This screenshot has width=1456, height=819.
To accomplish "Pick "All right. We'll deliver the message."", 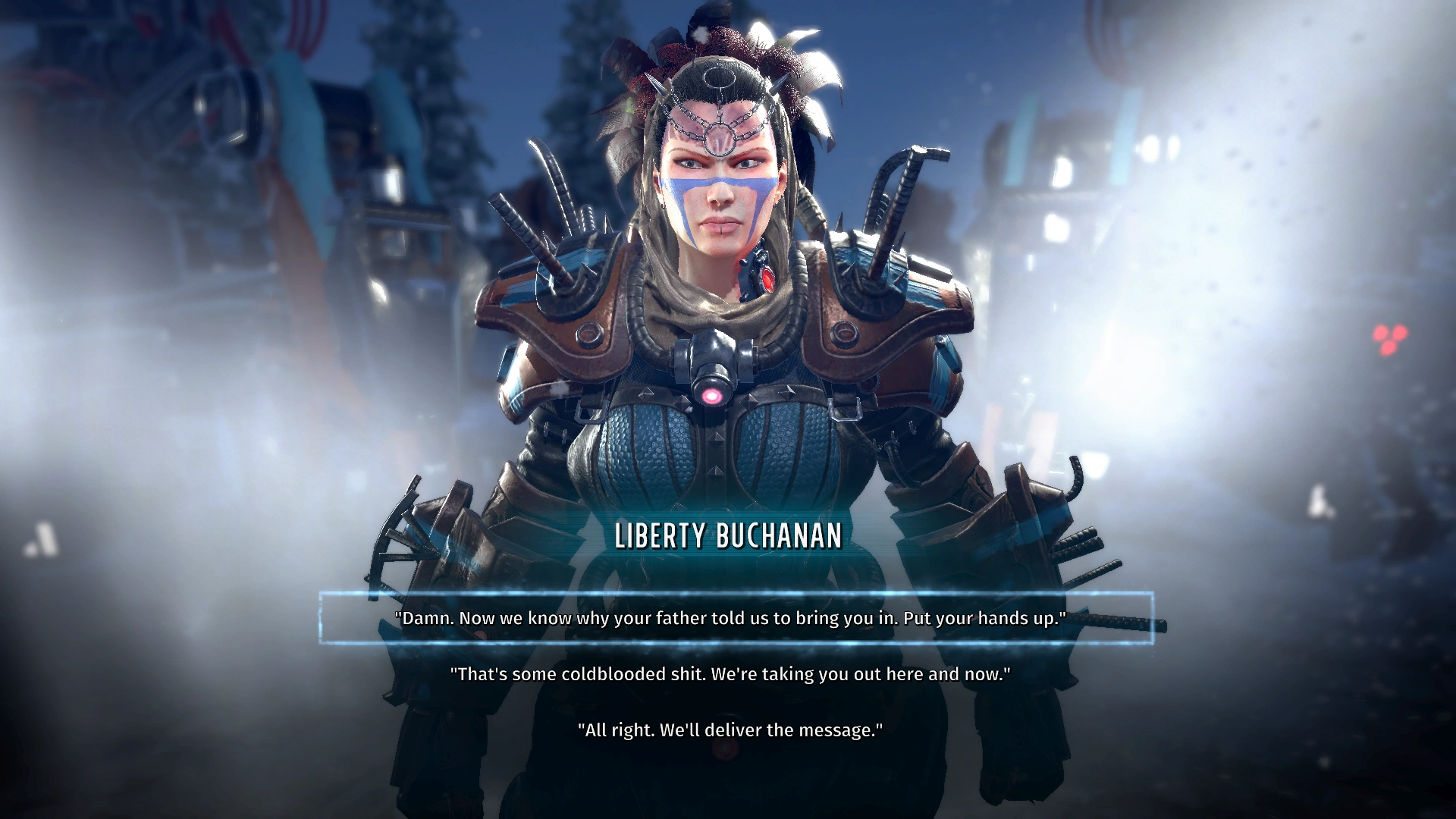I will [730, 730].
